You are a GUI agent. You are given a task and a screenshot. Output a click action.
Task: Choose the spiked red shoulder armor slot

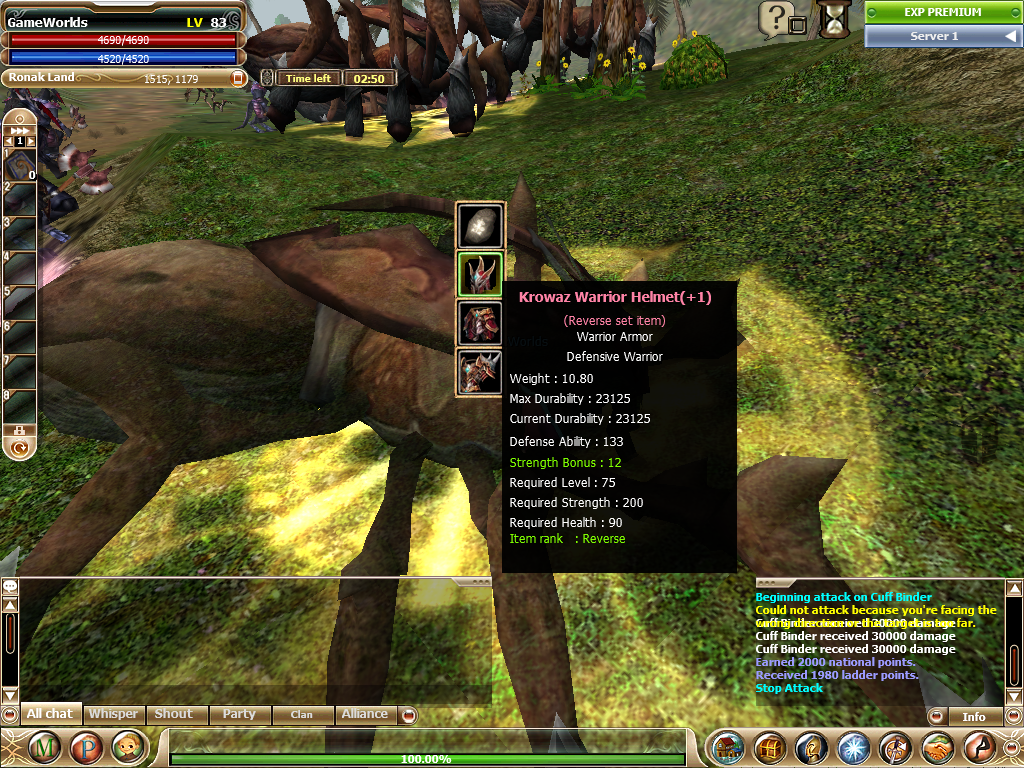point(480,372)
